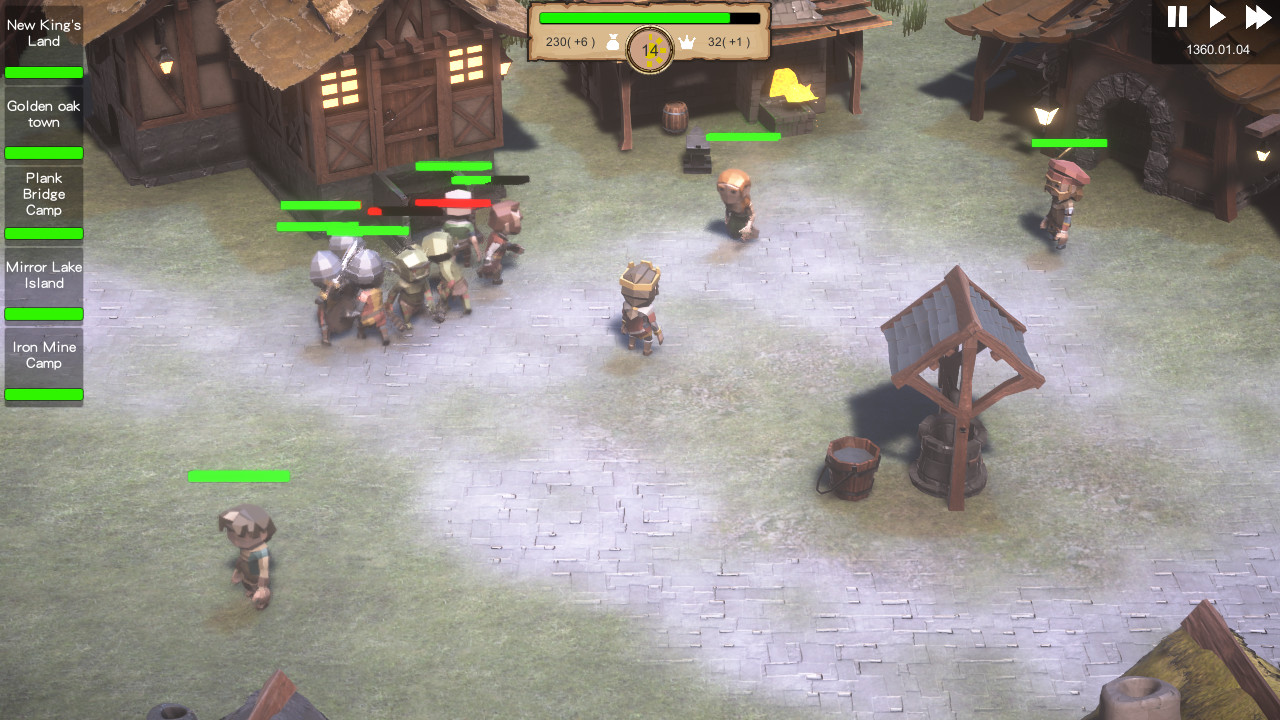This screenshot has width=1280, height=720.
Task: Activate fast-forward speed
Action: (1257, 17)
